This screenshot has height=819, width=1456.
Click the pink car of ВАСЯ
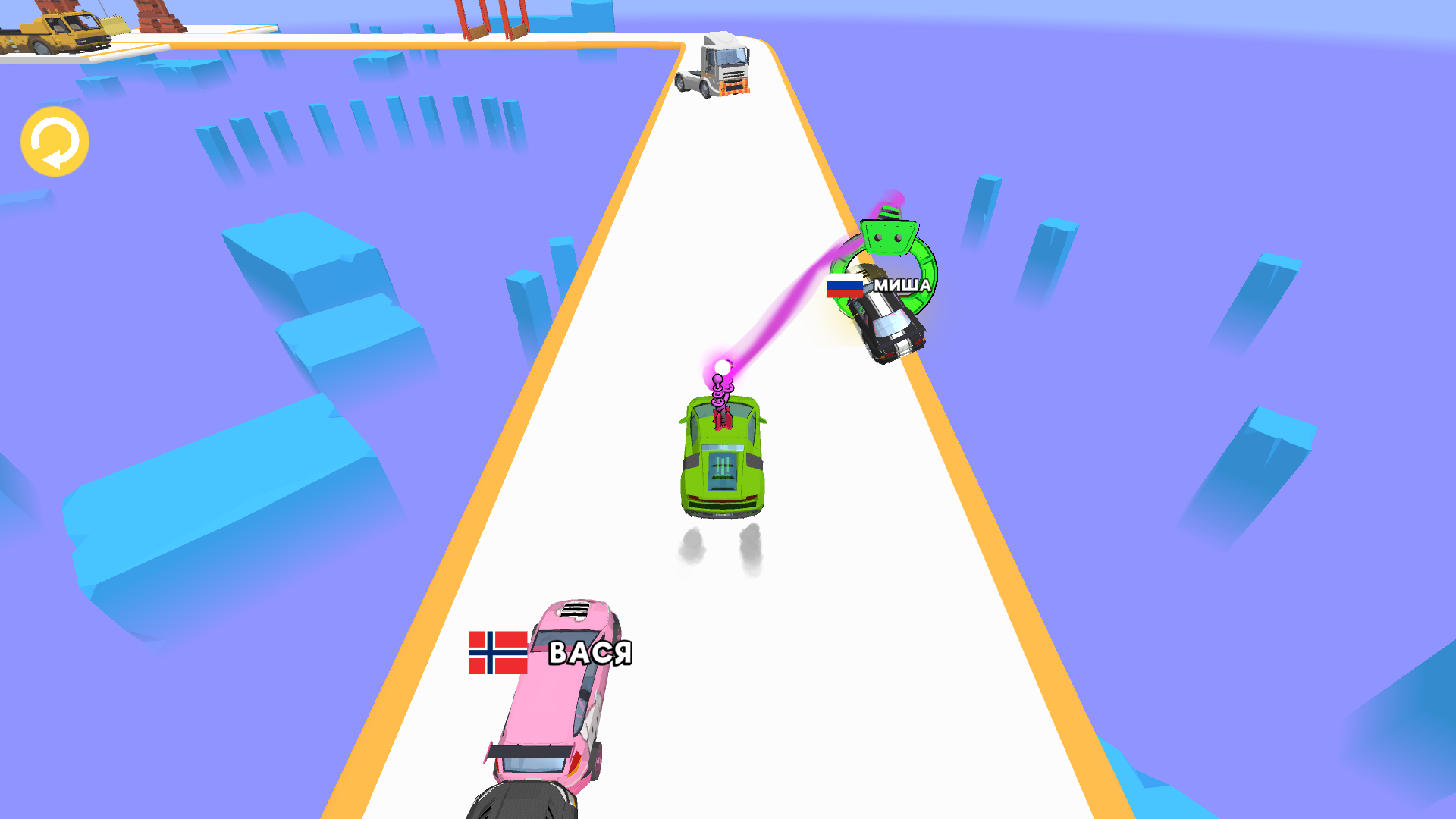click(554, 698)
